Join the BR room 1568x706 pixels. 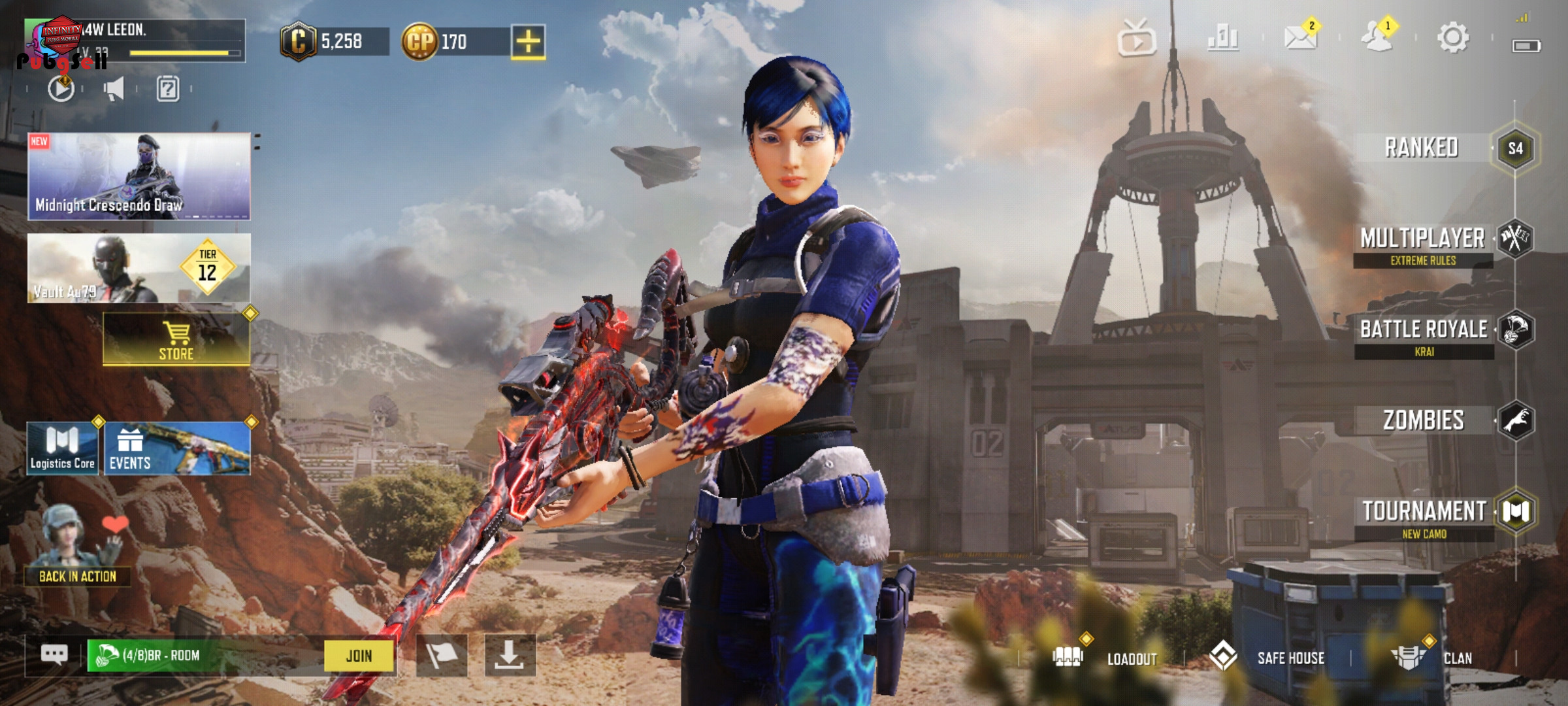[359, 656]
